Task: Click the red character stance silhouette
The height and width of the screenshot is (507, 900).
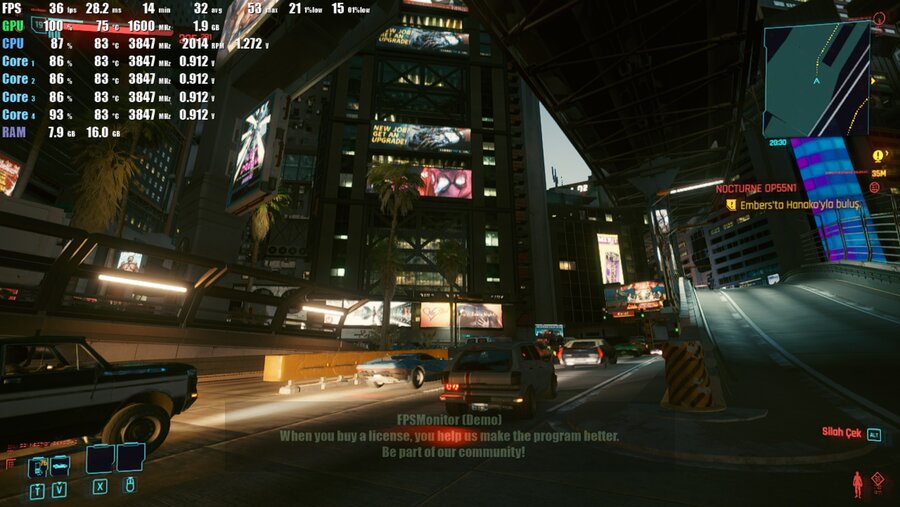Action: click(x=857, y=484)
